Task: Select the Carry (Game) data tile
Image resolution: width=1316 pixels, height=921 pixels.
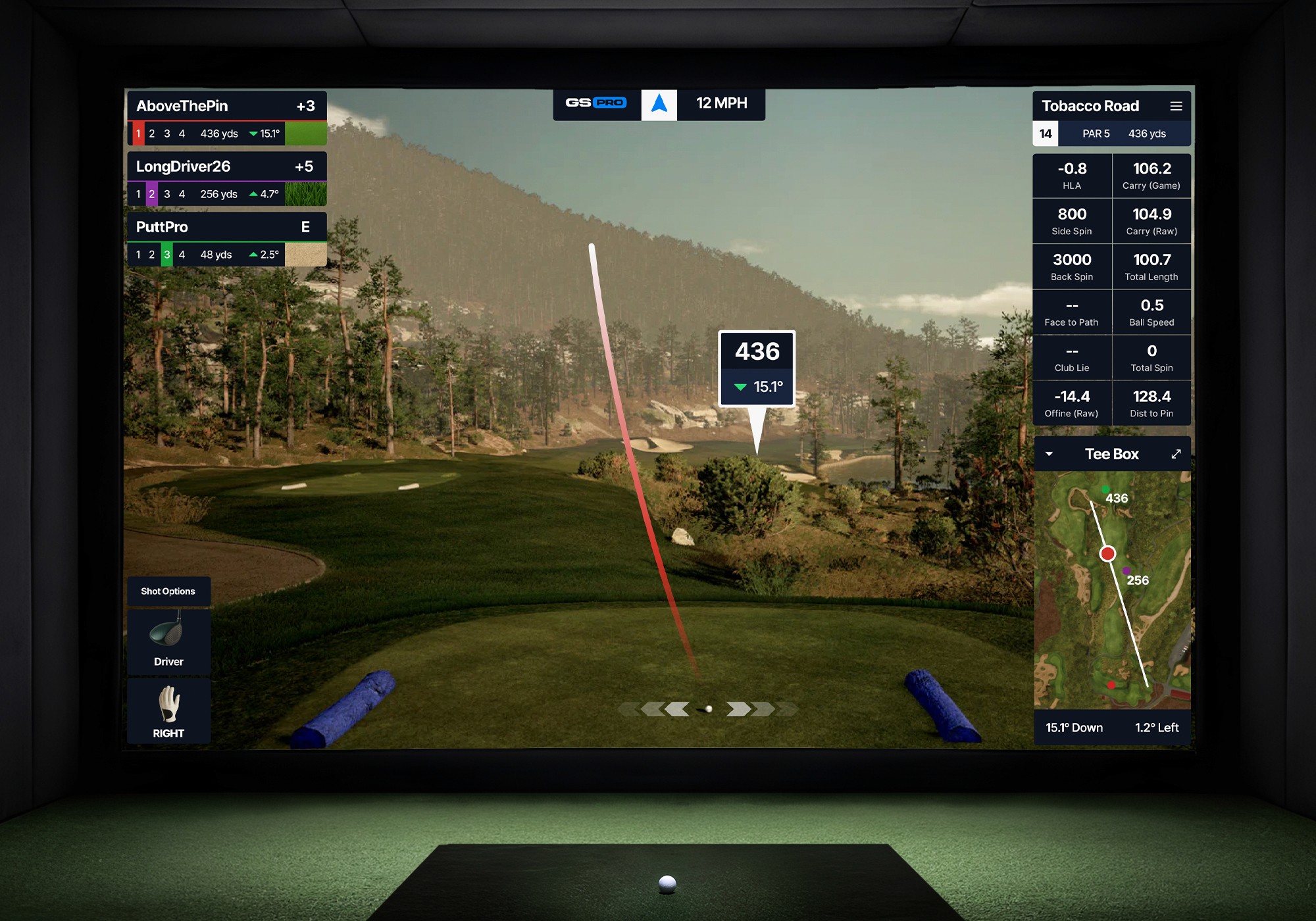Action: click(1151, 176)
